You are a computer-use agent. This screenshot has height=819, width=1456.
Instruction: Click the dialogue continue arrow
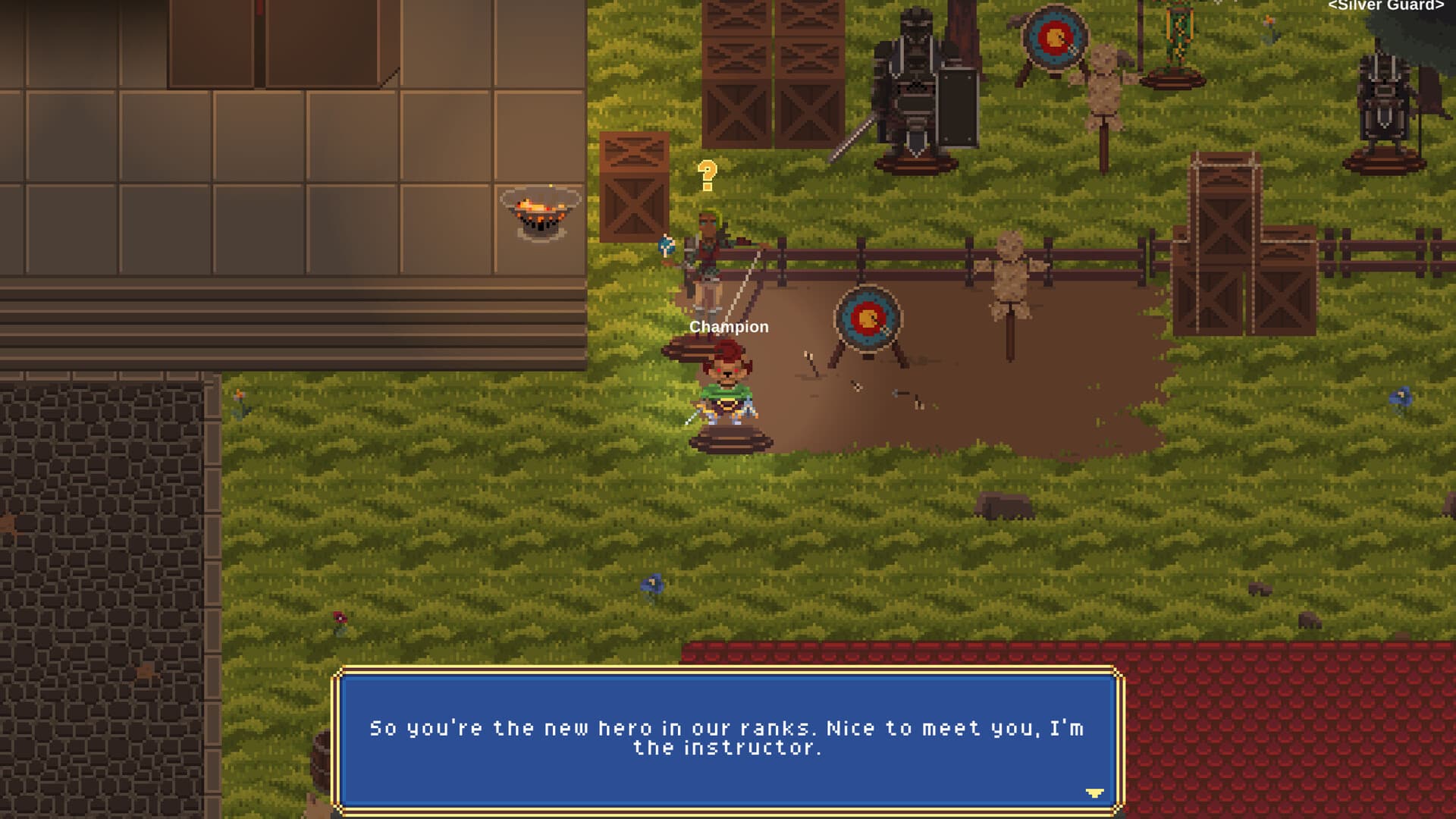coord(1095,791)
